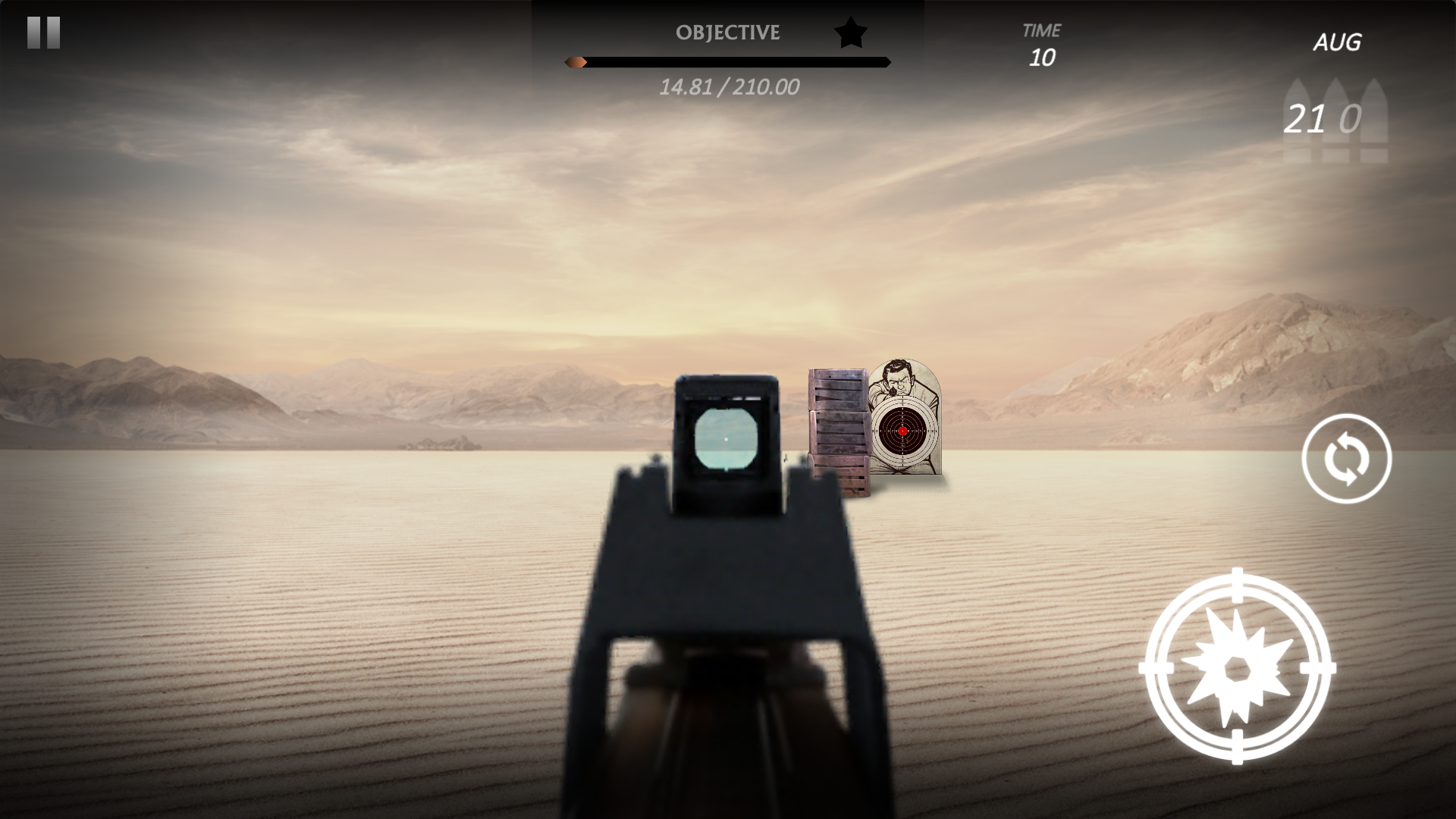Tap the star to toggle objective details
The height and width of the screenshot is (819, 1456).
849,32
